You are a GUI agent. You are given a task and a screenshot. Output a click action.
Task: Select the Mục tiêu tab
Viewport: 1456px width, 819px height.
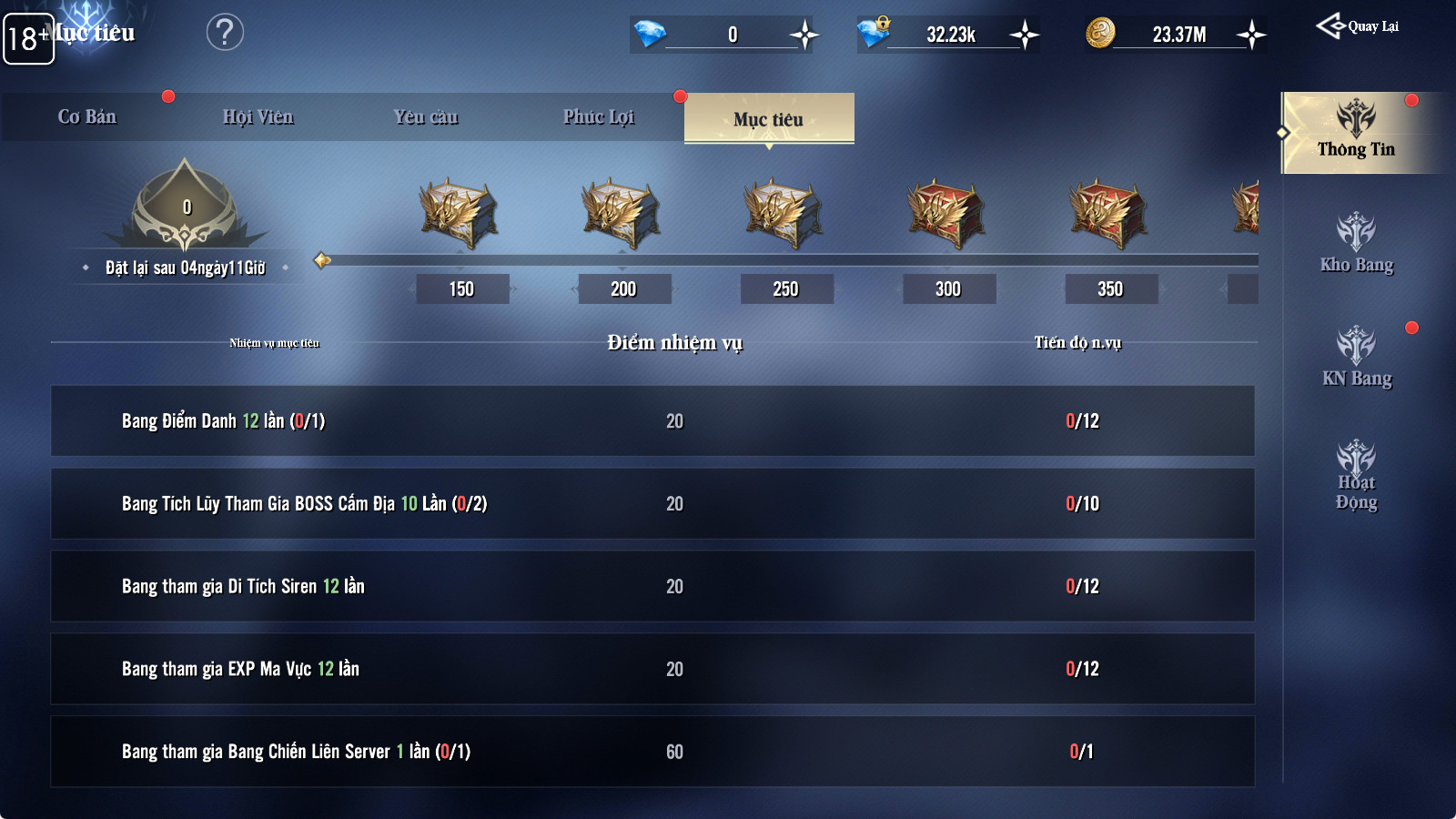point(768,119)
